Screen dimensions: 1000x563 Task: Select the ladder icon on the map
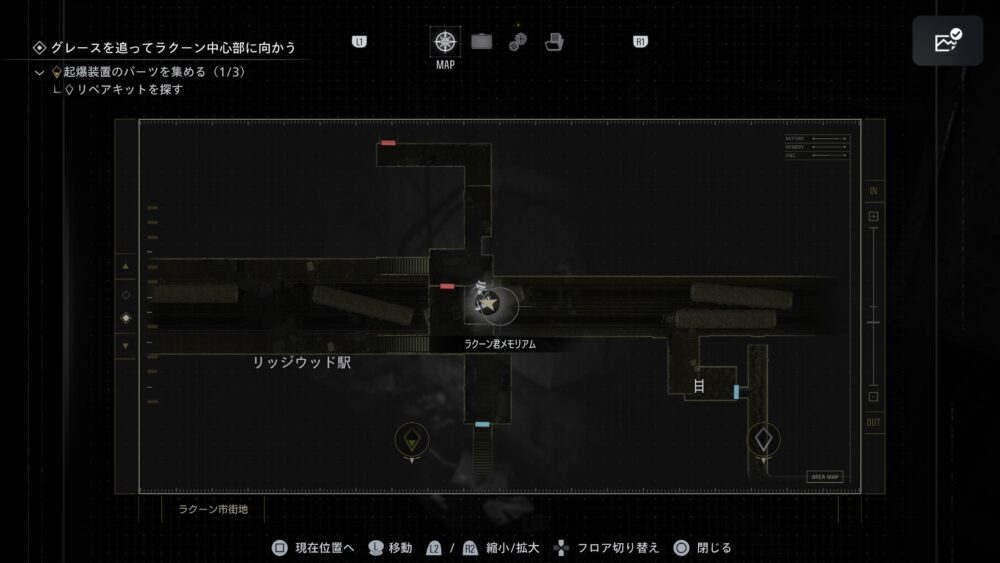699,385
